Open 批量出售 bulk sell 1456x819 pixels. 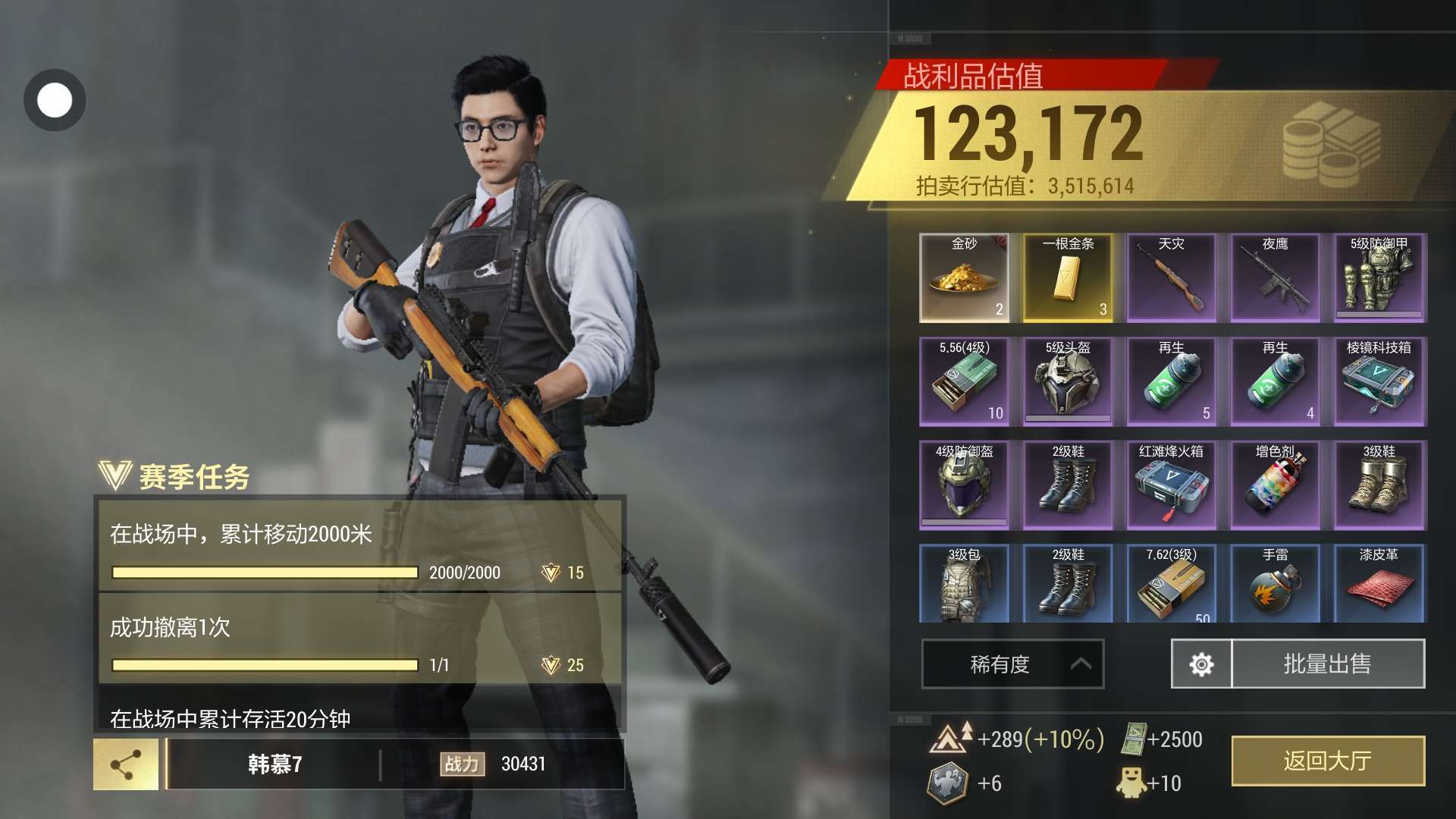tap(1328, 664)
